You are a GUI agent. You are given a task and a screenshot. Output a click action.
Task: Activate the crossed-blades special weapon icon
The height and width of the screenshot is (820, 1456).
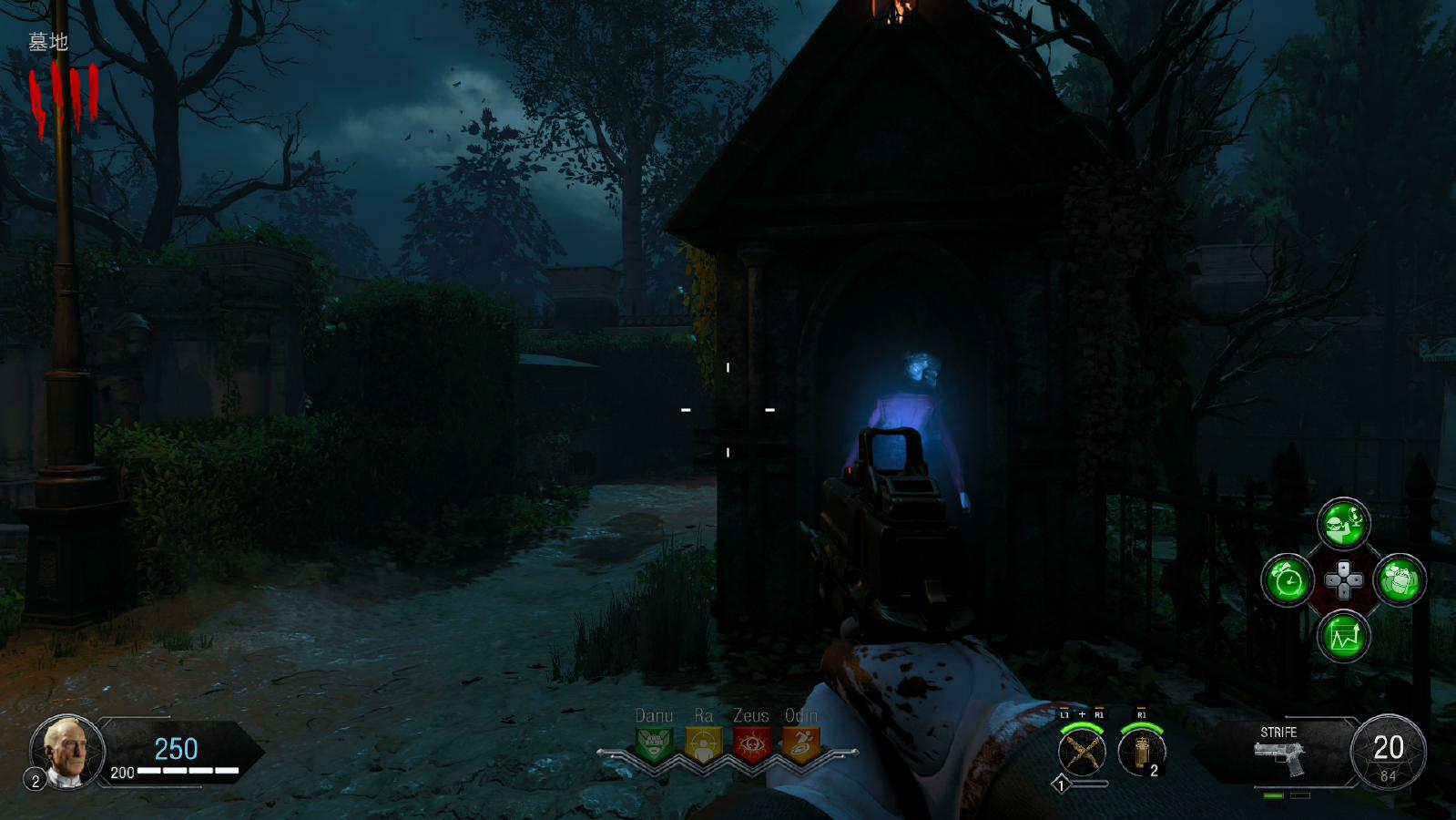pyautogui.click(x=1082, y=753)
